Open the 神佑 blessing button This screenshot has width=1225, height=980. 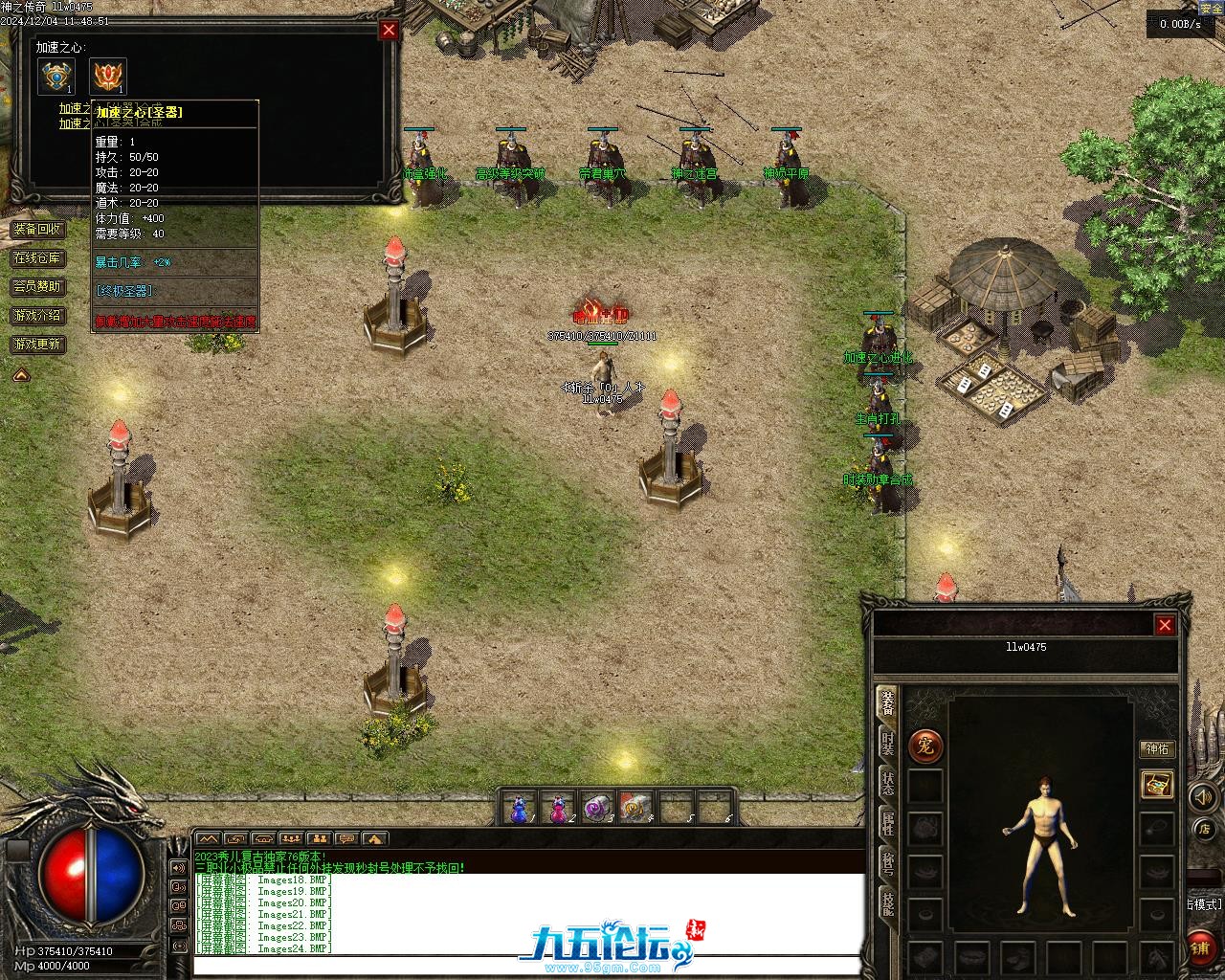click(1157, 748)
